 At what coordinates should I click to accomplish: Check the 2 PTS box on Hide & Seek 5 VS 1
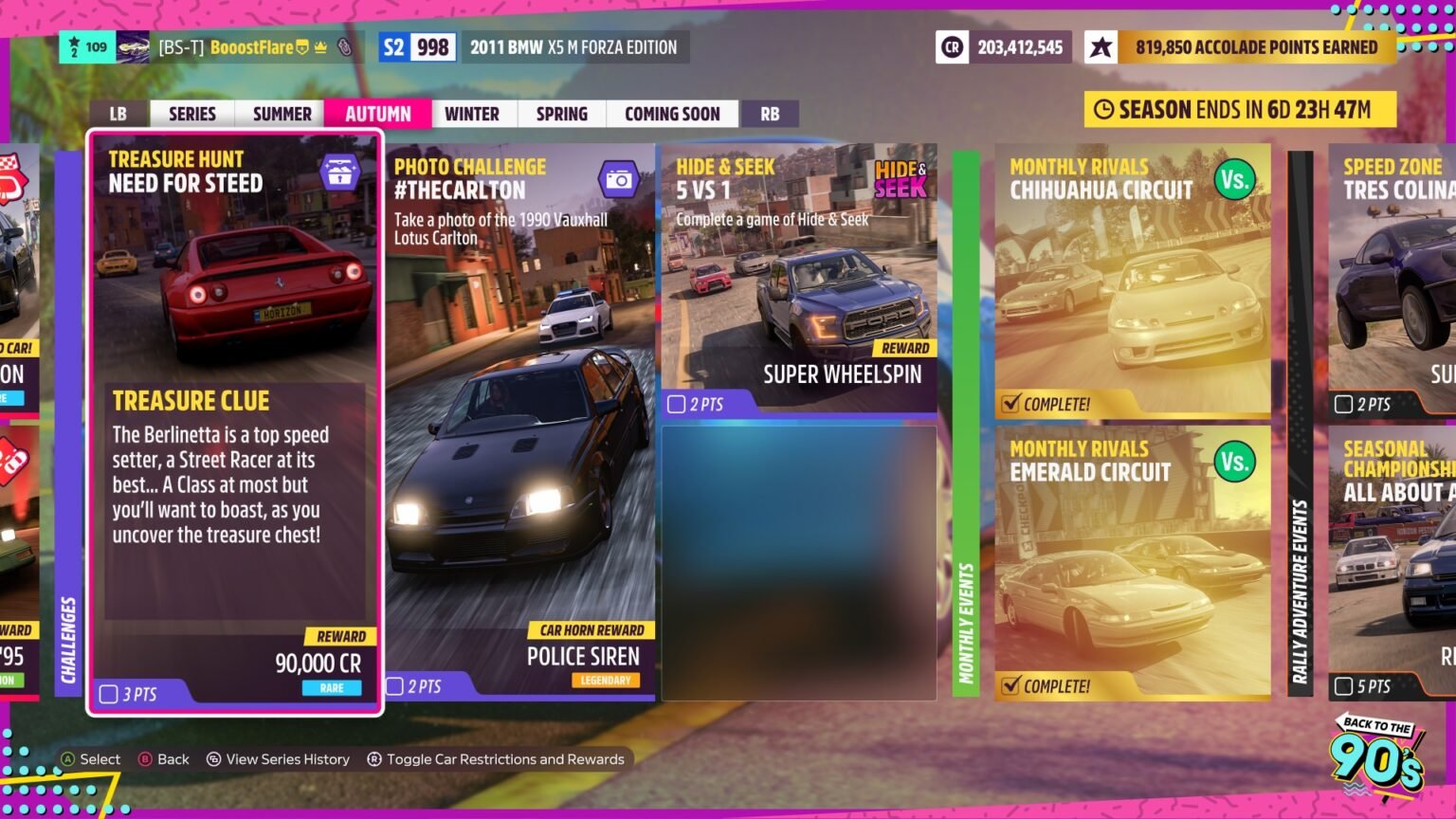(676, 404)
